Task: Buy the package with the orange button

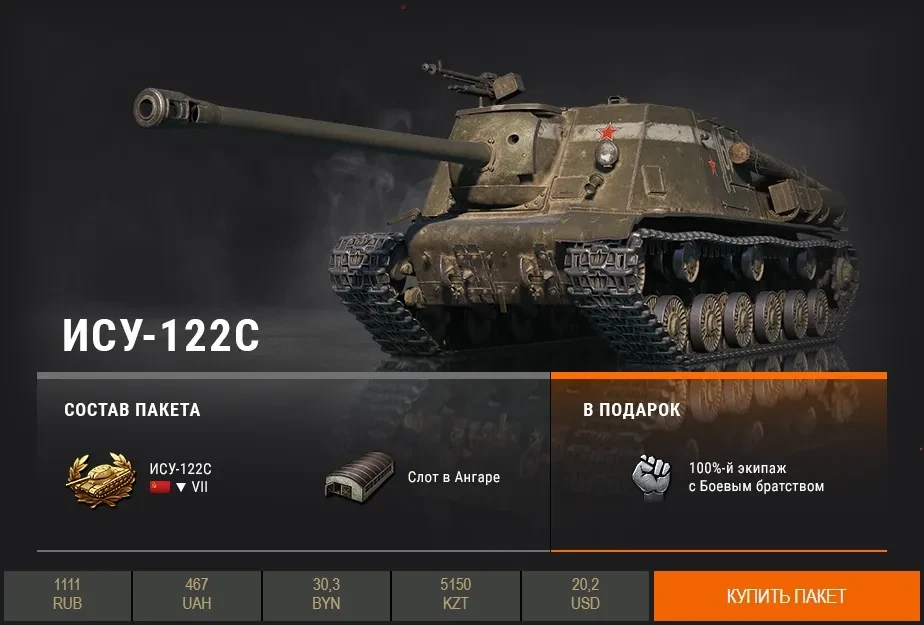Action: (786, 596)
